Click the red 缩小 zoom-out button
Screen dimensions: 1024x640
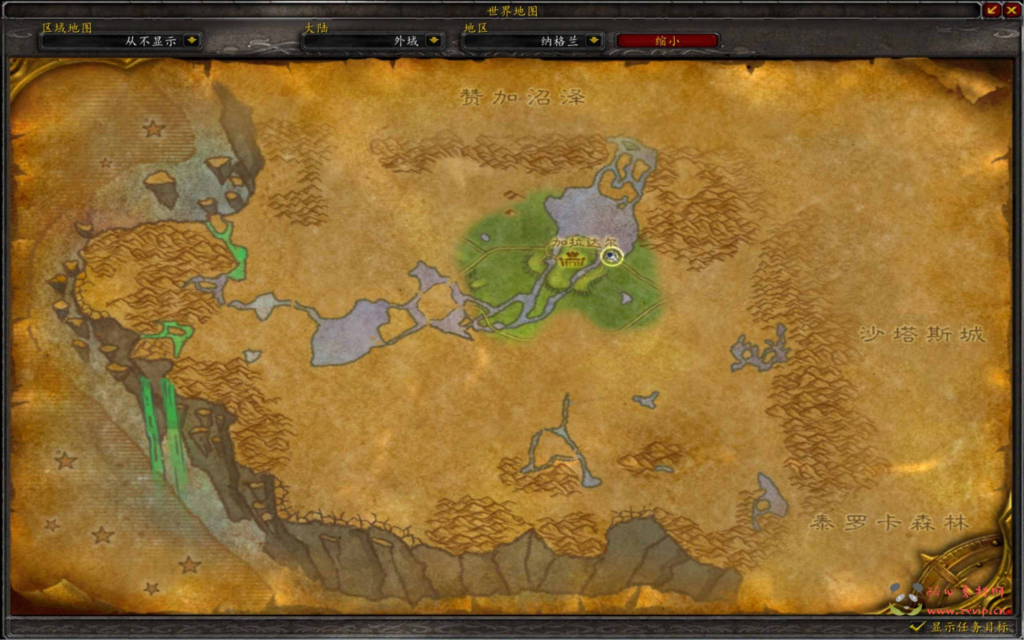point(667,41)
